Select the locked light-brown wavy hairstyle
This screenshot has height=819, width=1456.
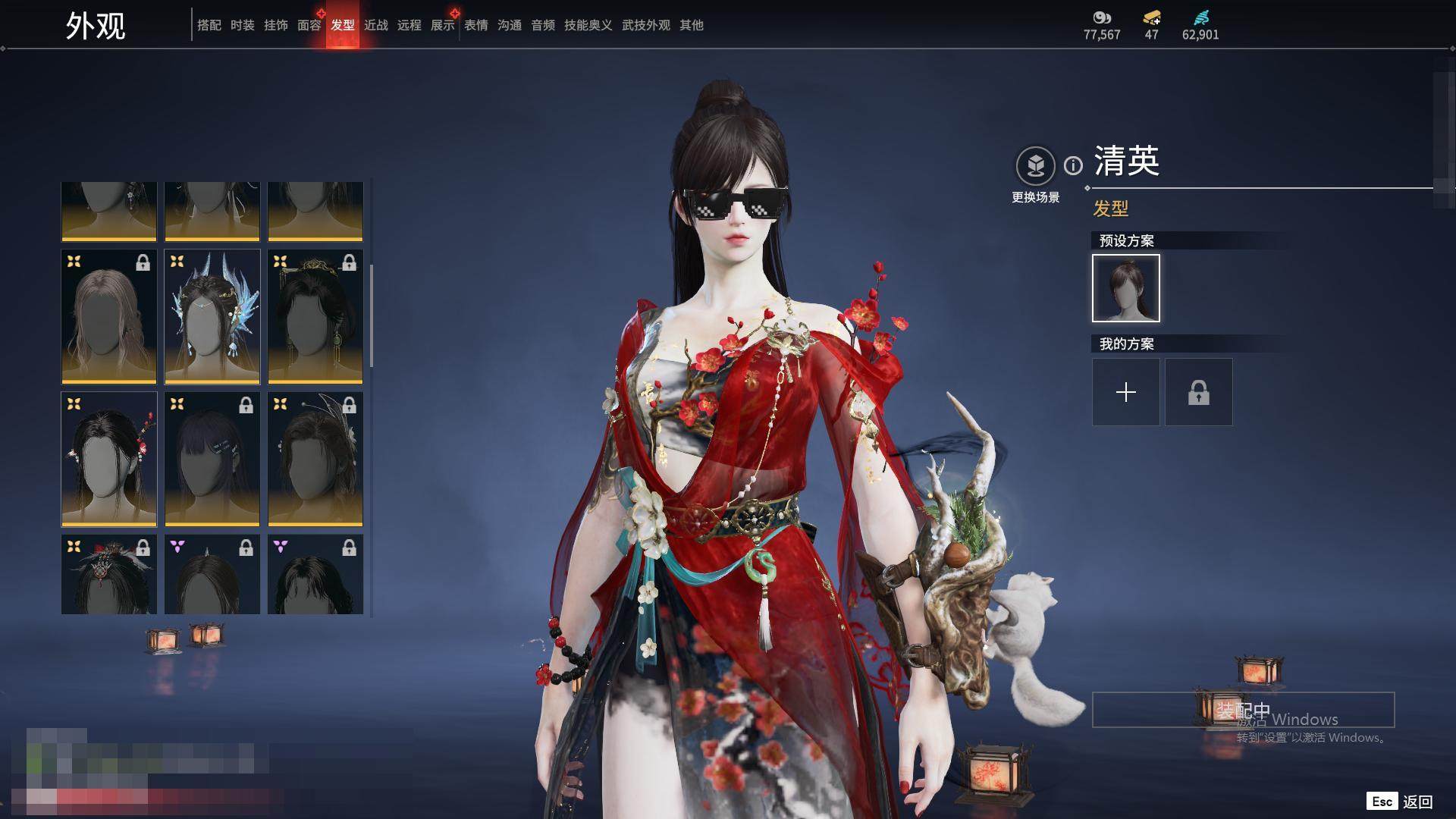pyautogui.click(x=109, y=317)
